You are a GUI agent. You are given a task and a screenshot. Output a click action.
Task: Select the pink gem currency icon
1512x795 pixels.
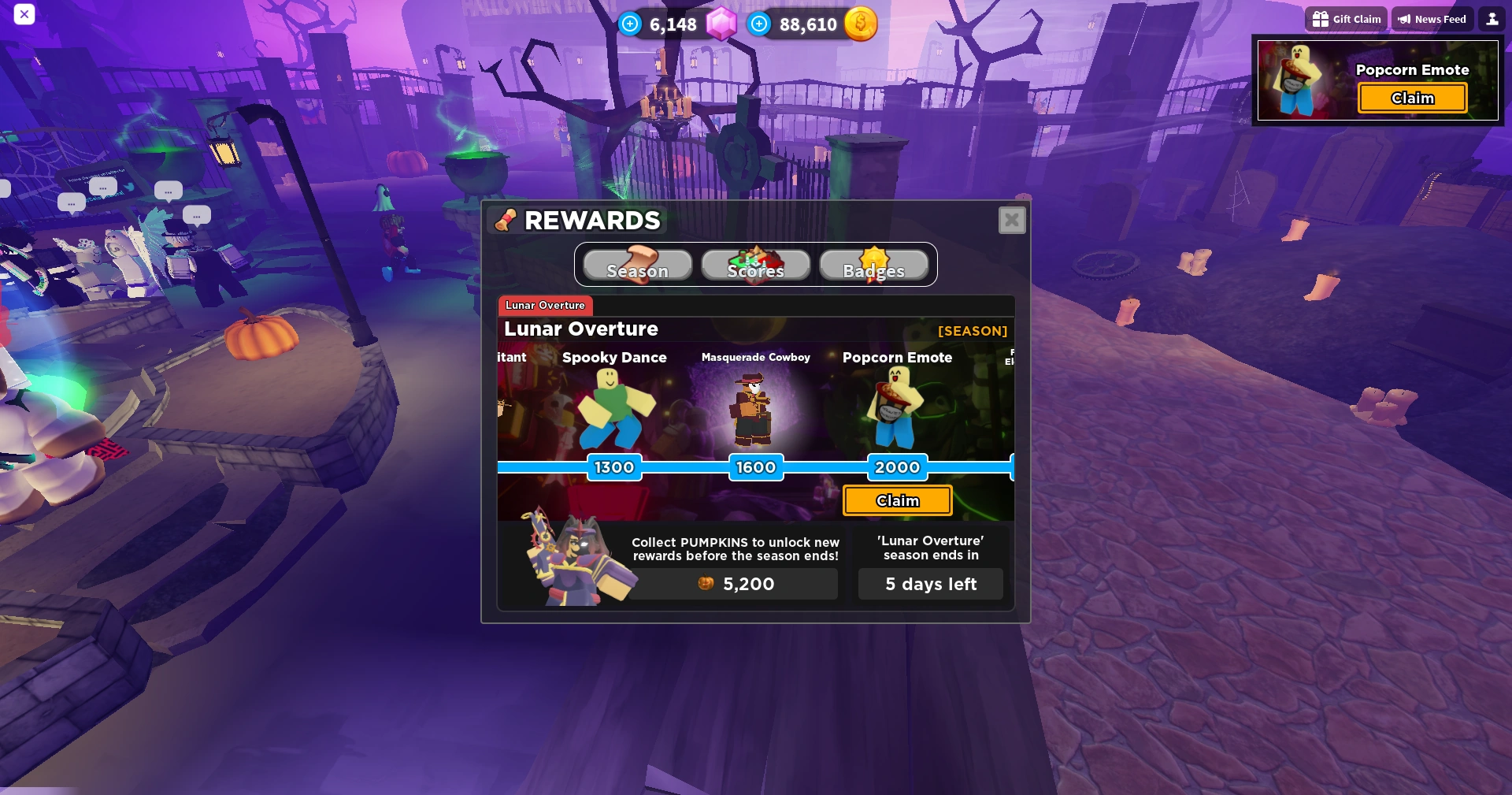click(721, 24)
